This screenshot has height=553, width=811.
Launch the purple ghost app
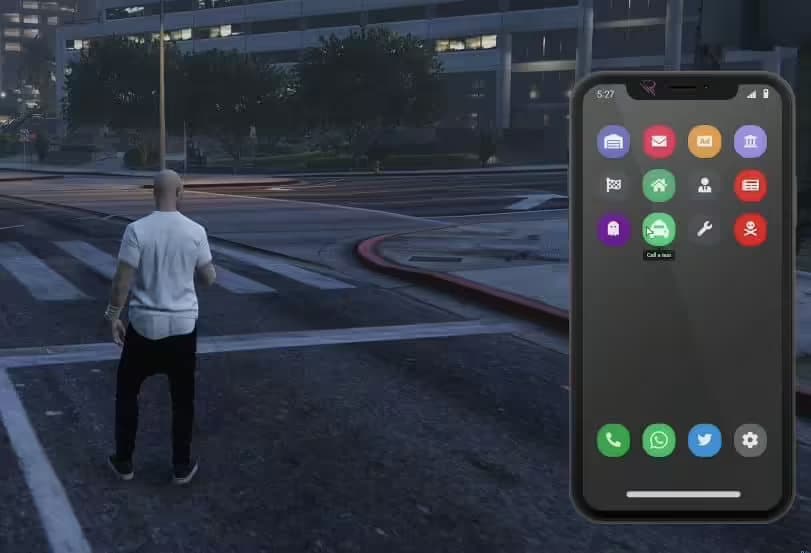613,229
